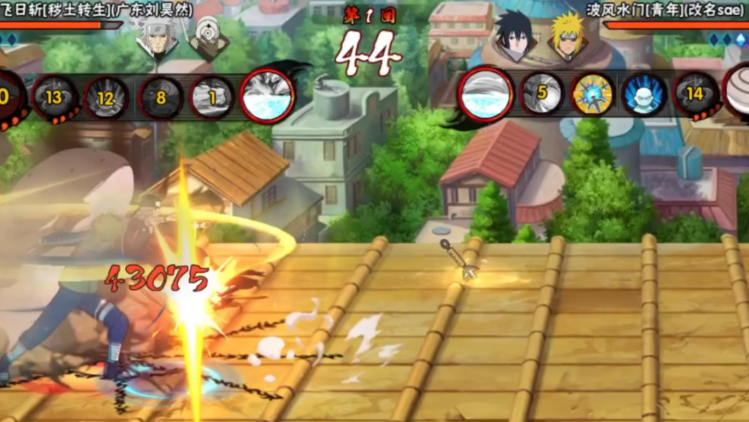Activate the left team's large red-ringed wave skill
The height and width of the screenshot is (422, 749).
click(x=267, y=95)
